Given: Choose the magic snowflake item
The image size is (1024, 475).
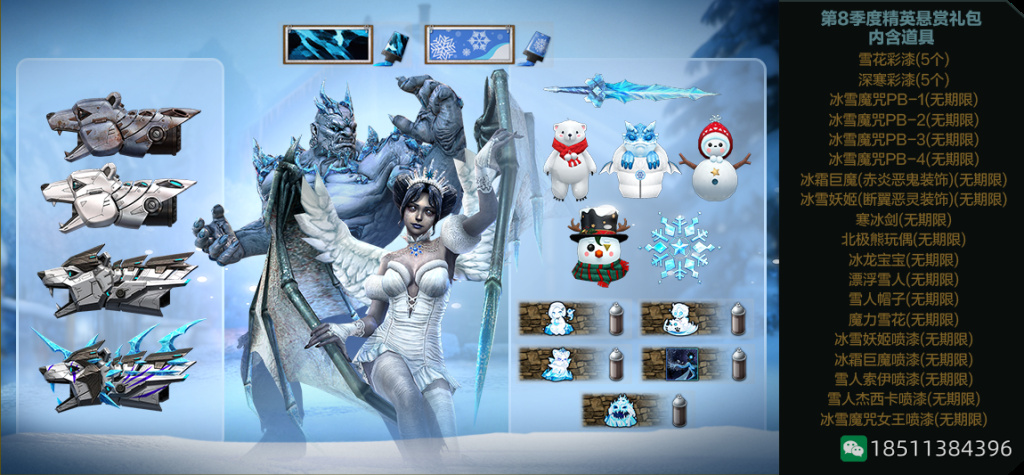Looking at the screenshot, I should [x=680, y=247].
